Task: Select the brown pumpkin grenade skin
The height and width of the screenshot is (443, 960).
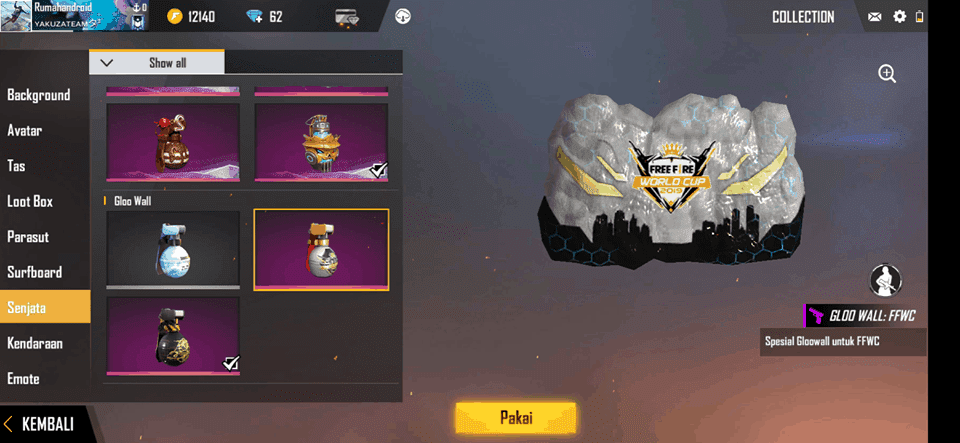Action: pyautogui.click(x=173, y=143)
